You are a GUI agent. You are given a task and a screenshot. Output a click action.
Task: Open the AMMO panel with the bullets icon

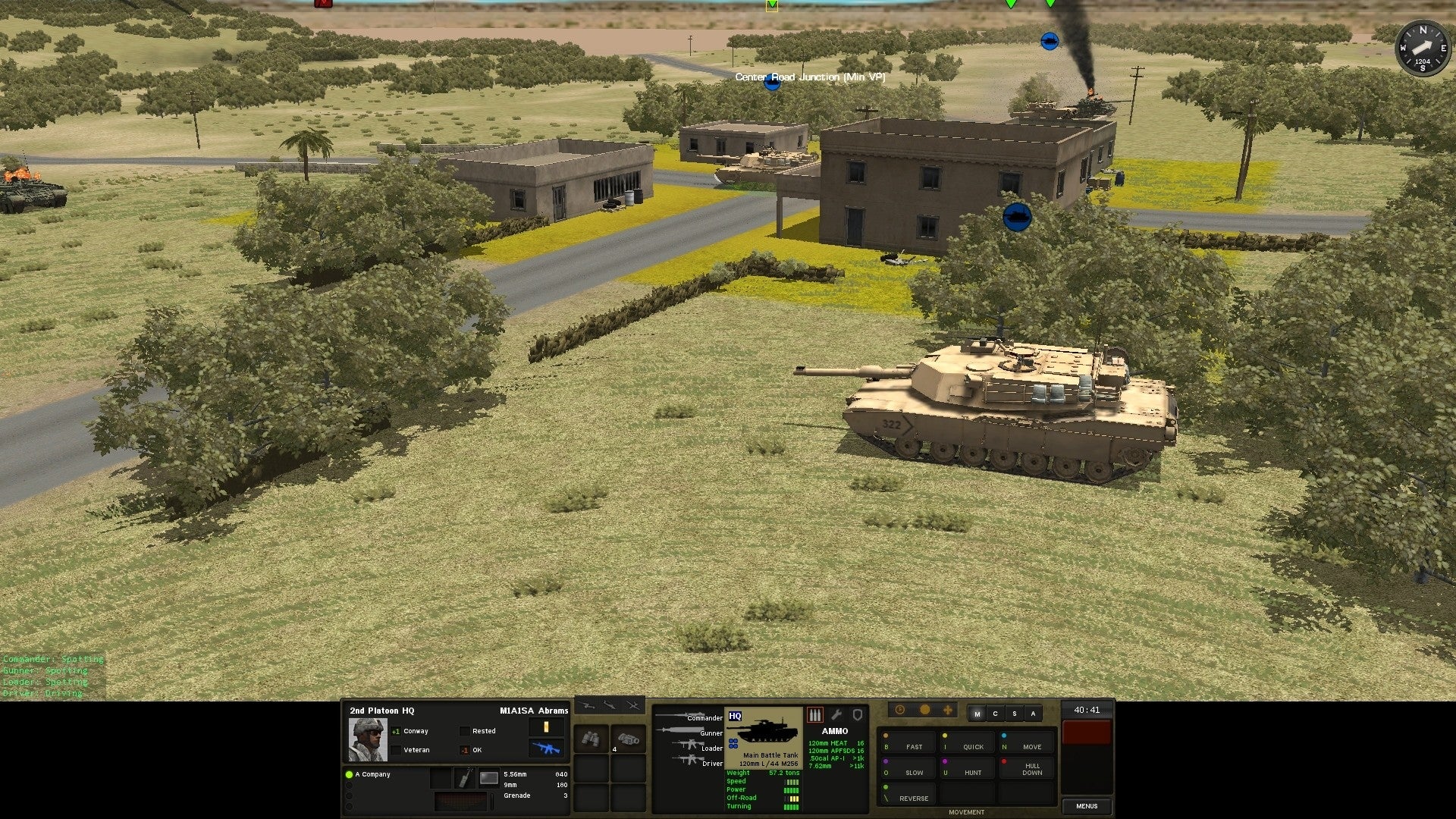[x=815, y=714]
